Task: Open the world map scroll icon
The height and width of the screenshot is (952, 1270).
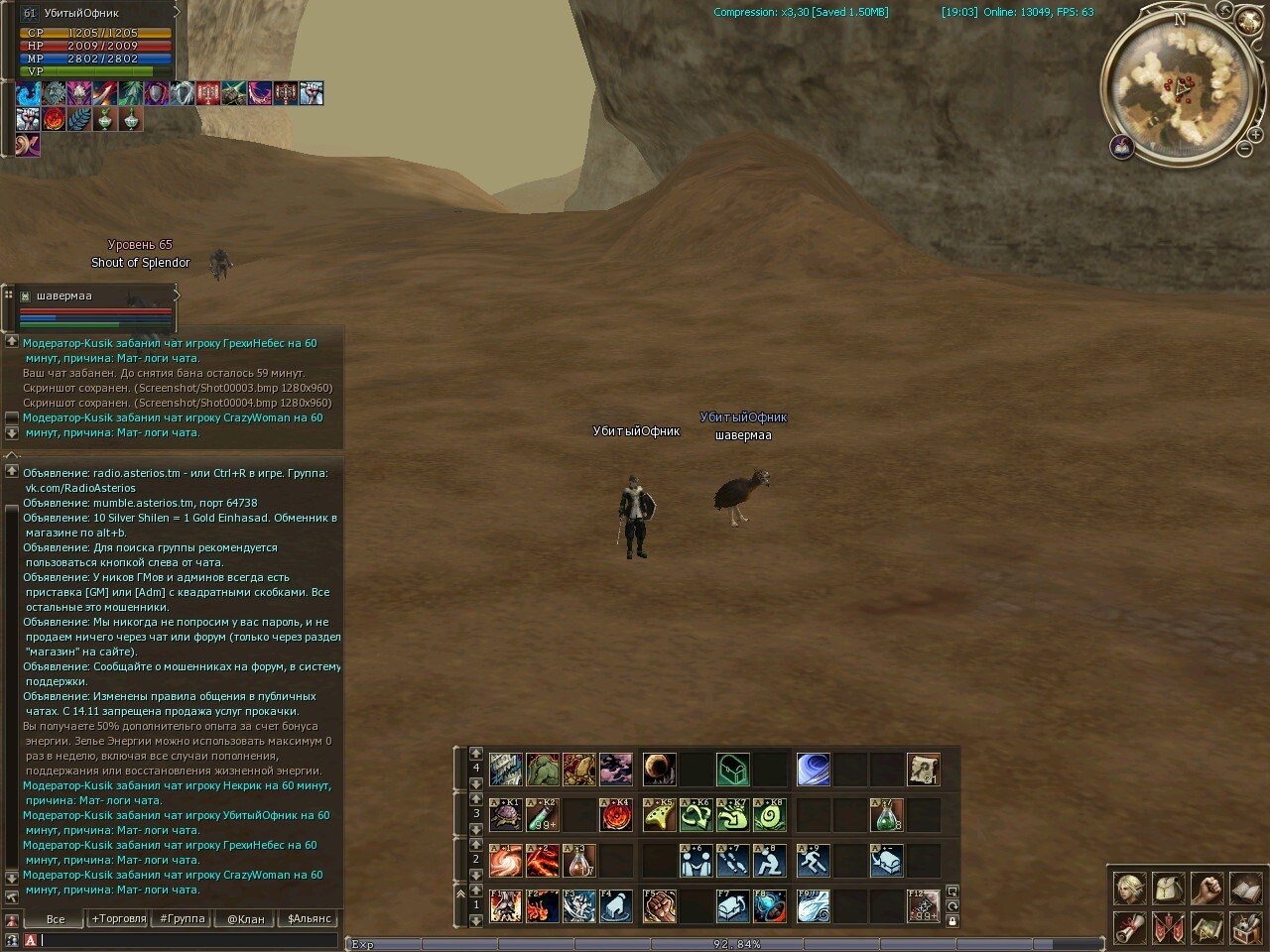Action: point(1206,928)
